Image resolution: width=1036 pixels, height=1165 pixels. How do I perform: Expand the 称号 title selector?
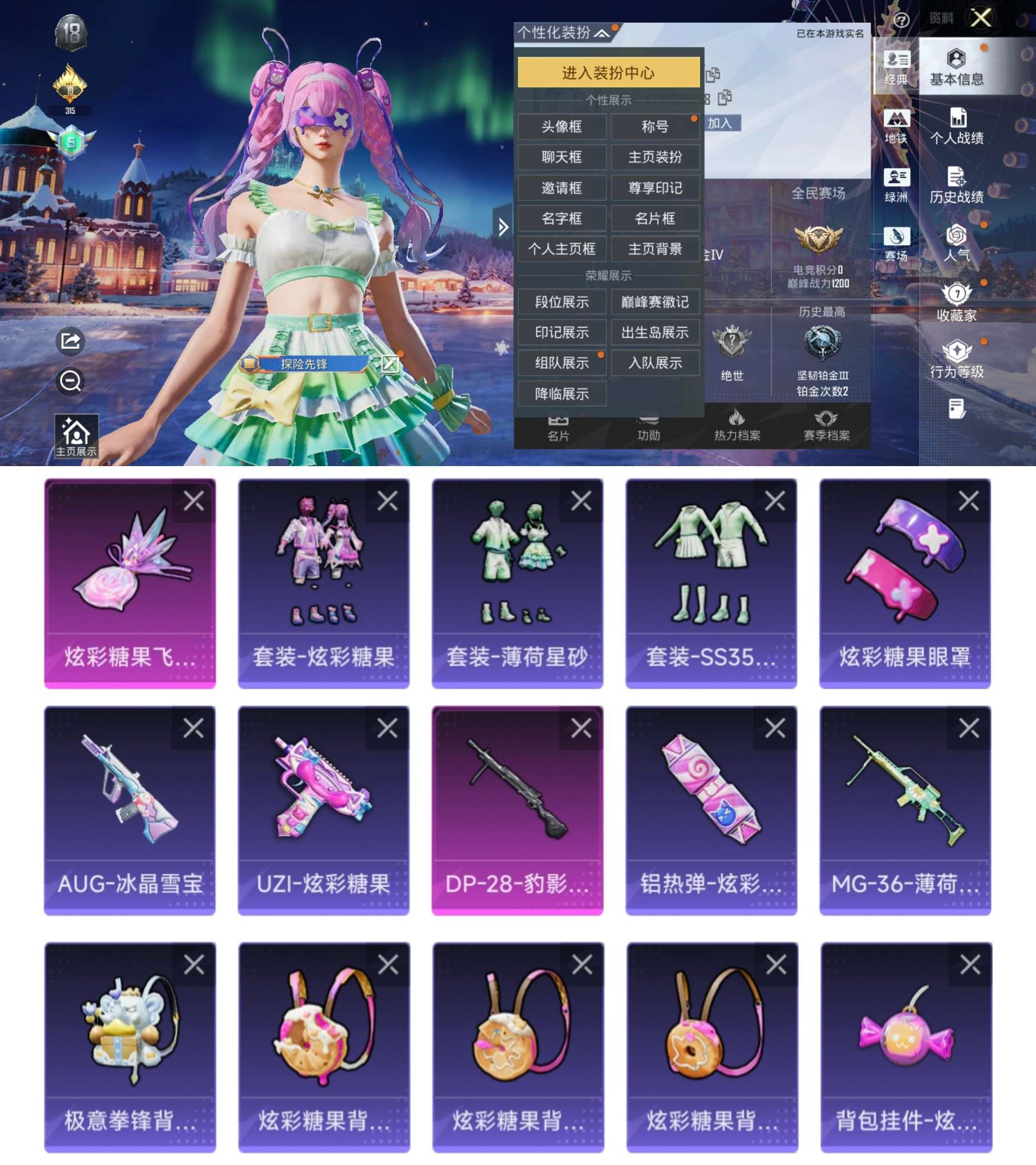[x=655, y=127]
